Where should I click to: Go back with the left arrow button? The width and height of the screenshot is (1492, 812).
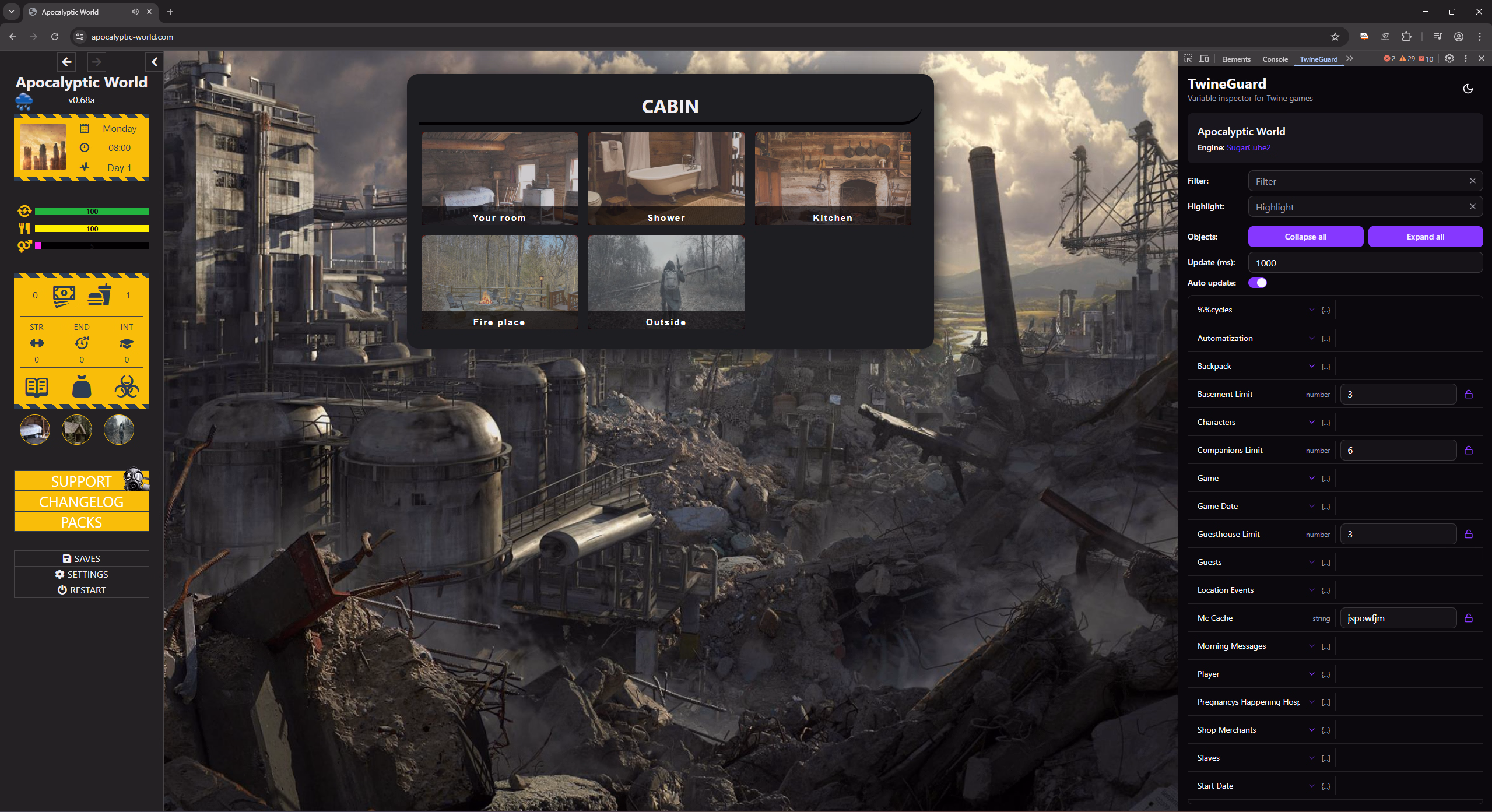click(x=67, y=62)
